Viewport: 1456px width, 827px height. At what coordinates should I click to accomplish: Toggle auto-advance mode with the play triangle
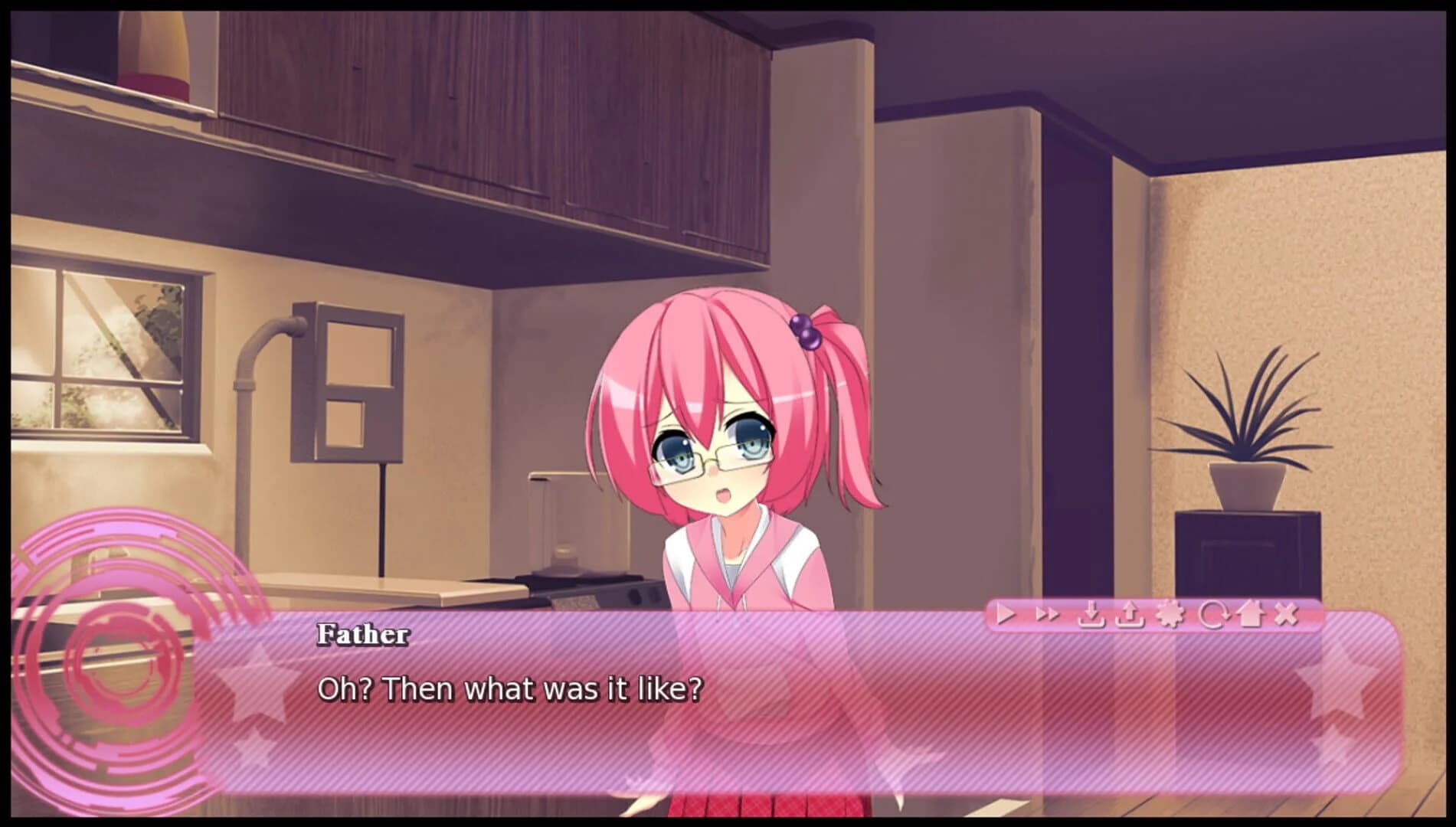pyautogui.click(x=1006, y=613)
